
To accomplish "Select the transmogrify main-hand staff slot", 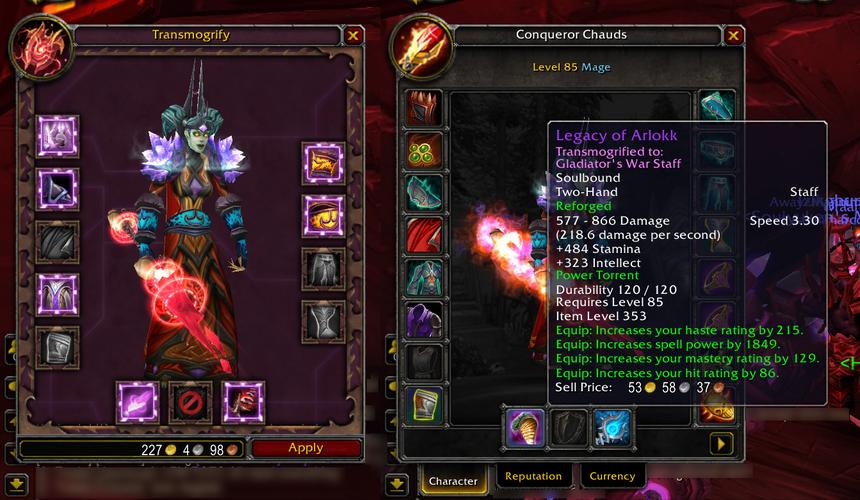I will click(137, 402).
